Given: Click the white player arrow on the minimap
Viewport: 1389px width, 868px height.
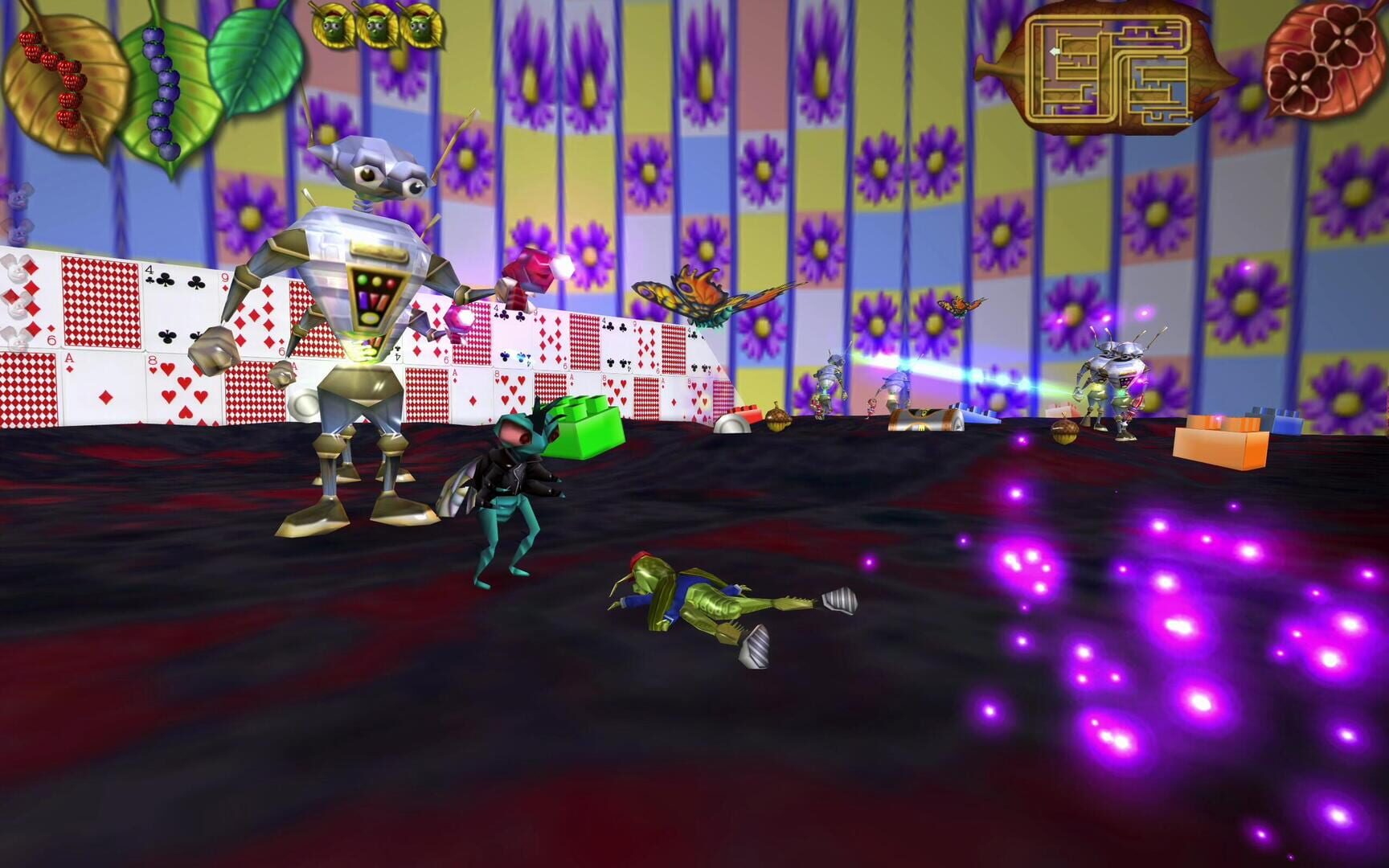Looking at the screenshot, I should point(1055,51).
